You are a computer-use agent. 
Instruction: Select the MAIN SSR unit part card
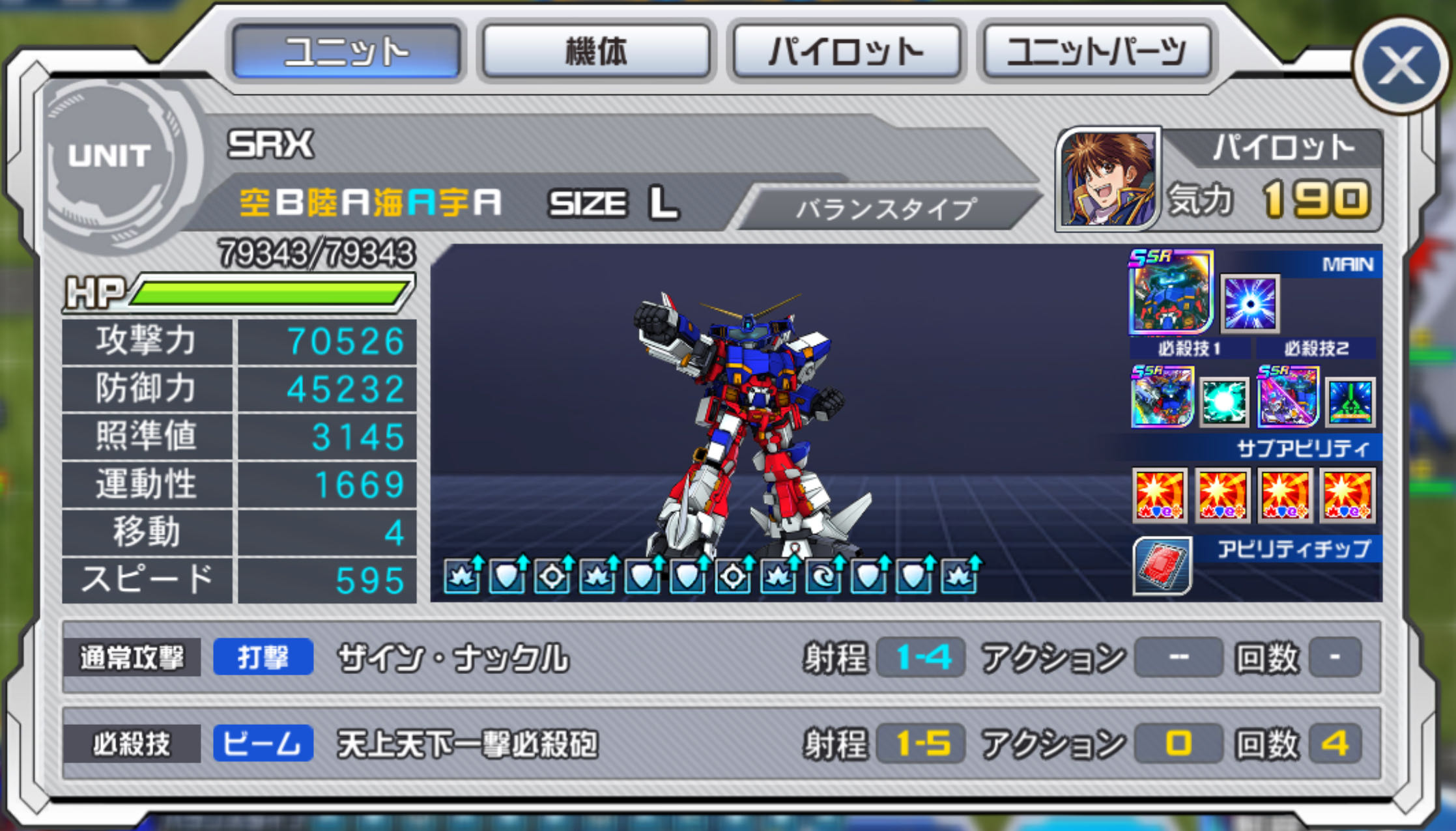1171,292
